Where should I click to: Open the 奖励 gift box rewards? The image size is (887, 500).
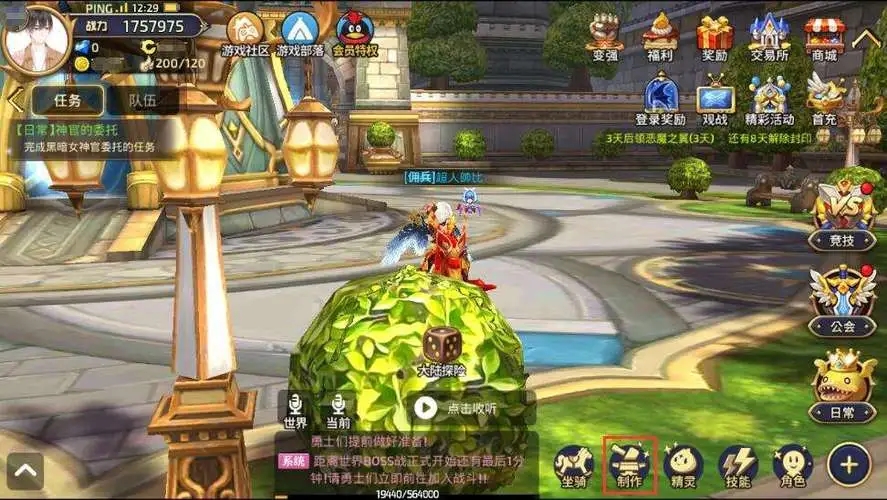pos(715,35)
